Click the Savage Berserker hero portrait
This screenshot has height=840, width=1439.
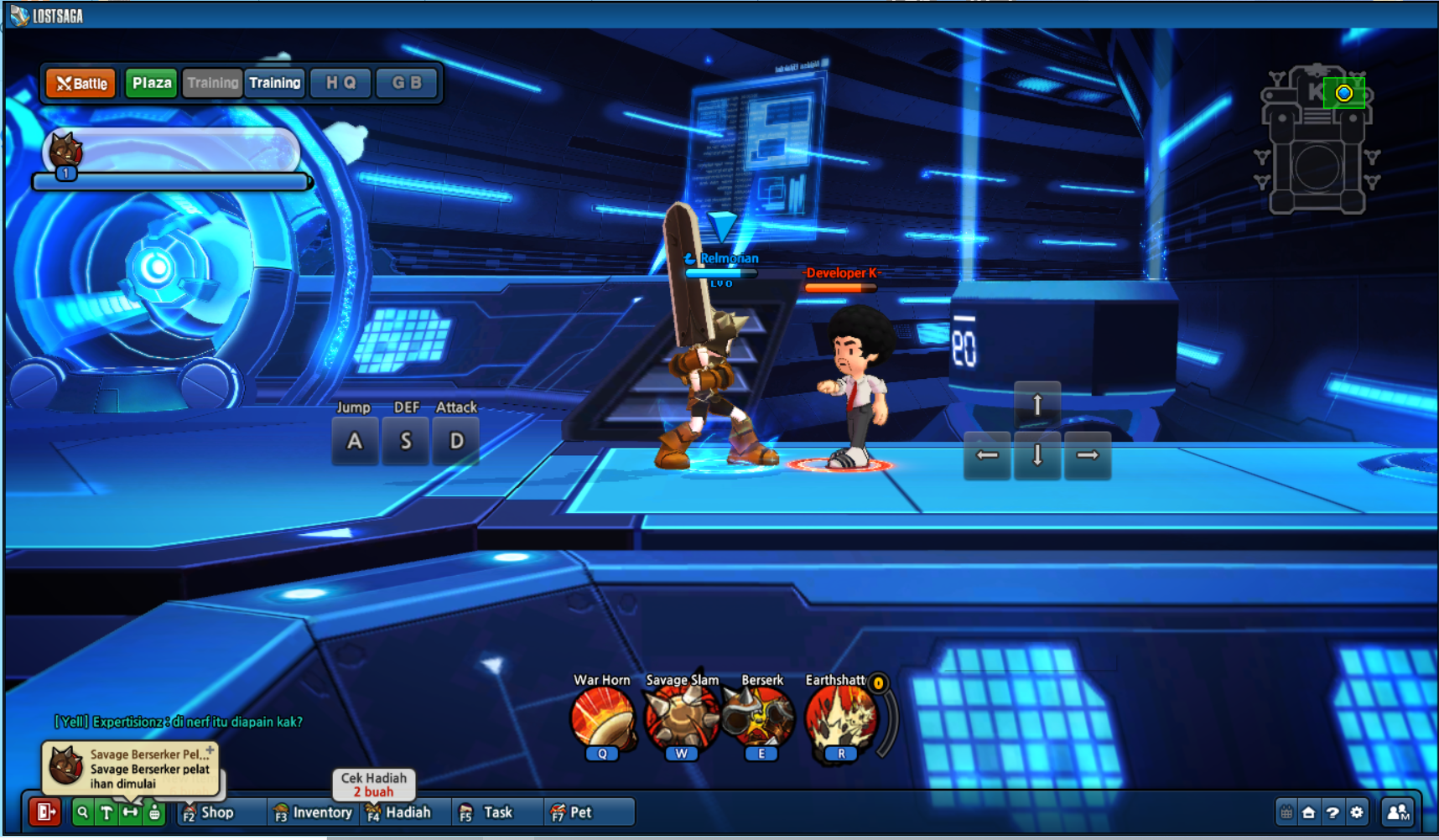click(x=65, y=152)
